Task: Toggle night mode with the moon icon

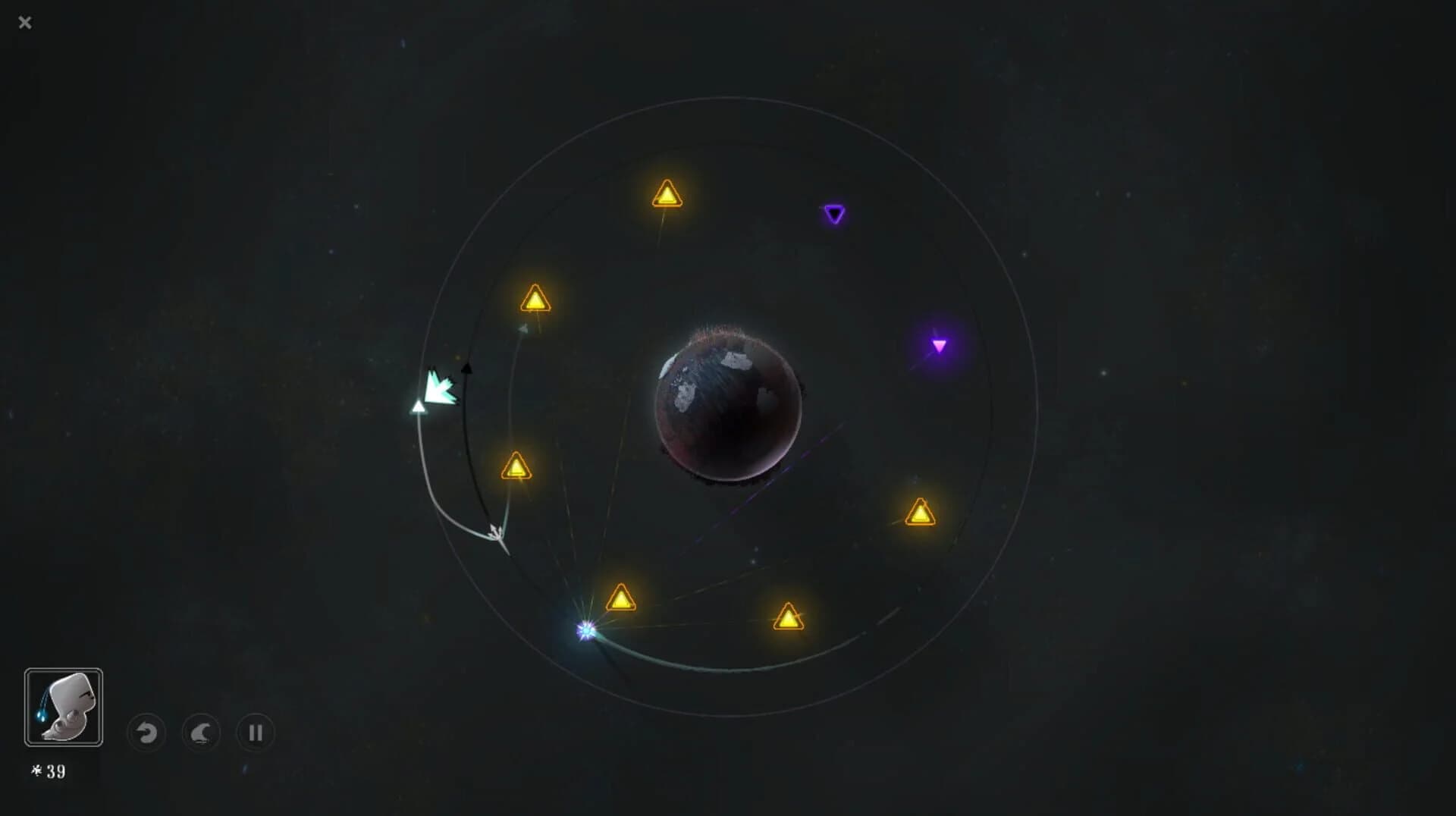Action: click(200, 733)
